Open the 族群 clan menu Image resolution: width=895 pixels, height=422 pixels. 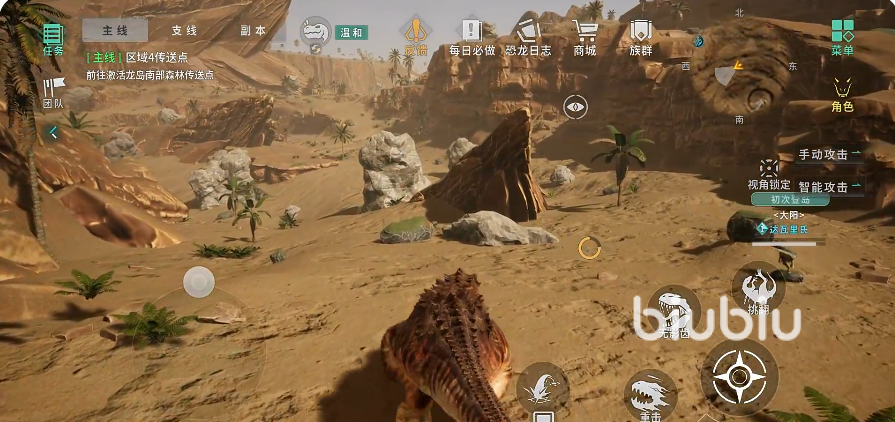pos(641,37)
